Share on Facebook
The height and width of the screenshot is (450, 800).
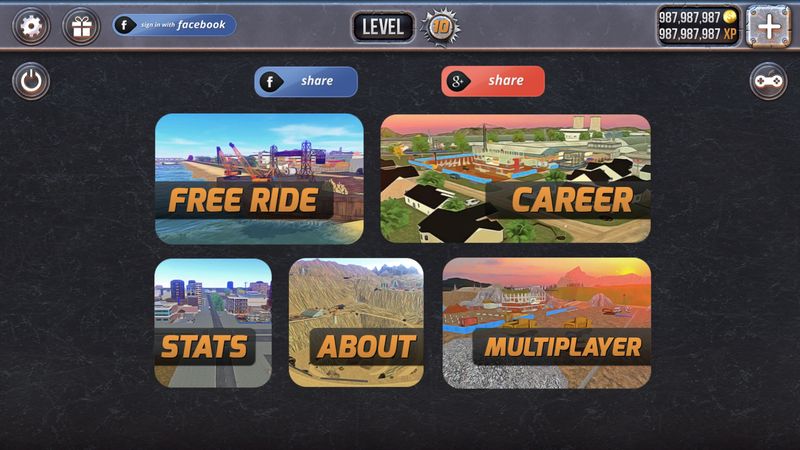tap(306, 81)
